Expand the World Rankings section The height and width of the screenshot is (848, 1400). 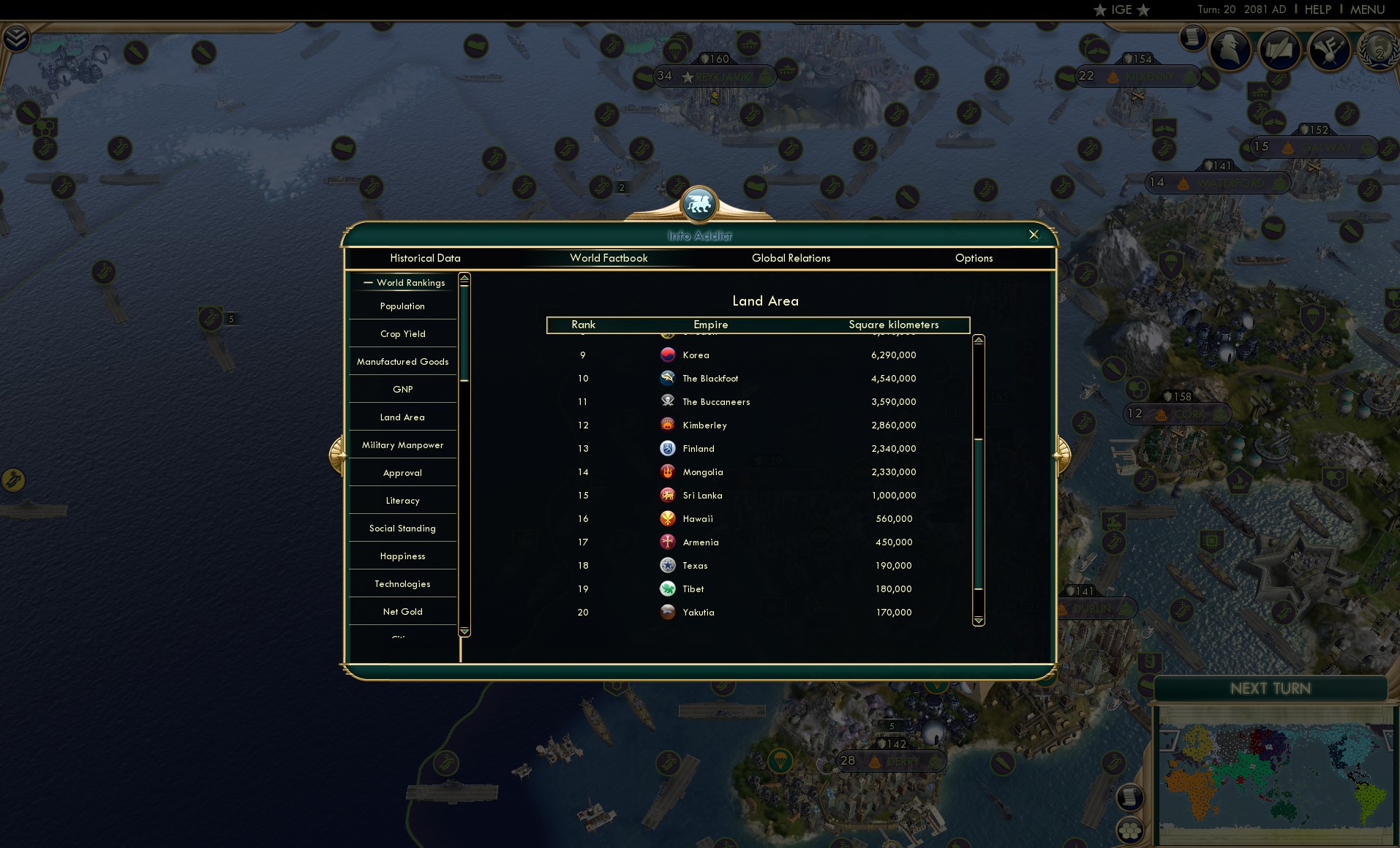tap(404, 282)
